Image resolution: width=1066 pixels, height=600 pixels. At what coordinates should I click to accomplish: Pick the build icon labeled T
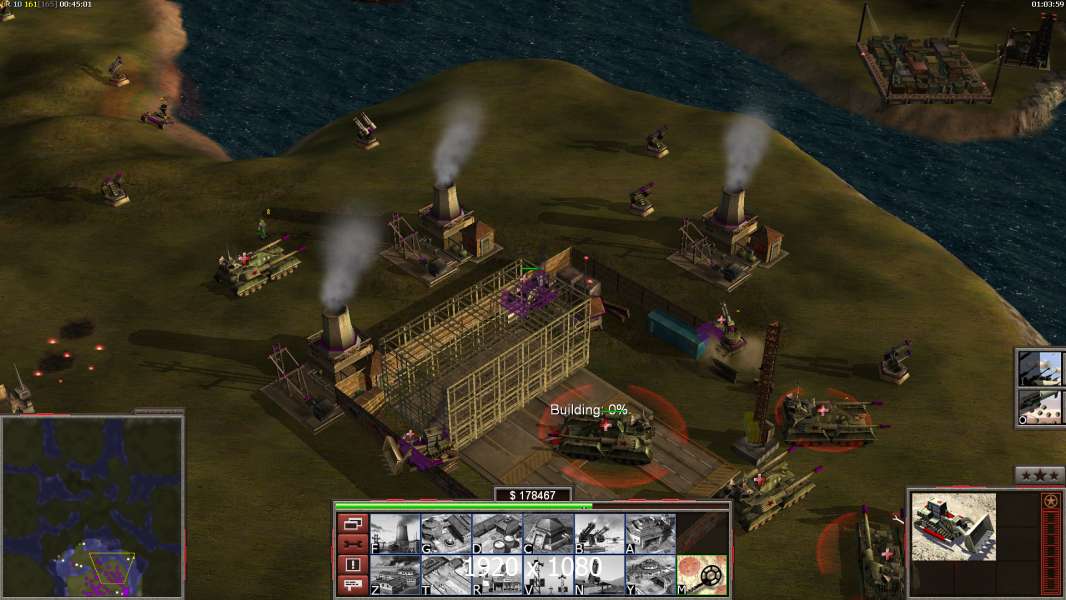pos(446,575)
